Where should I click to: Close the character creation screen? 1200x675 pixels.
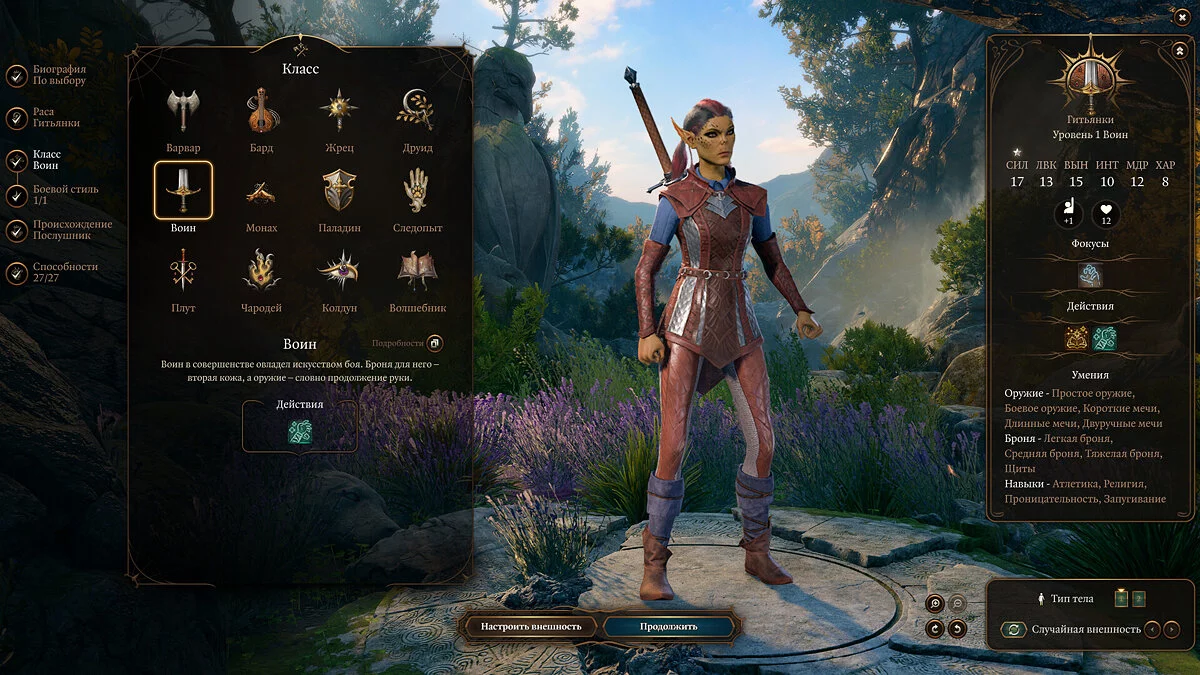[1183, 16]
